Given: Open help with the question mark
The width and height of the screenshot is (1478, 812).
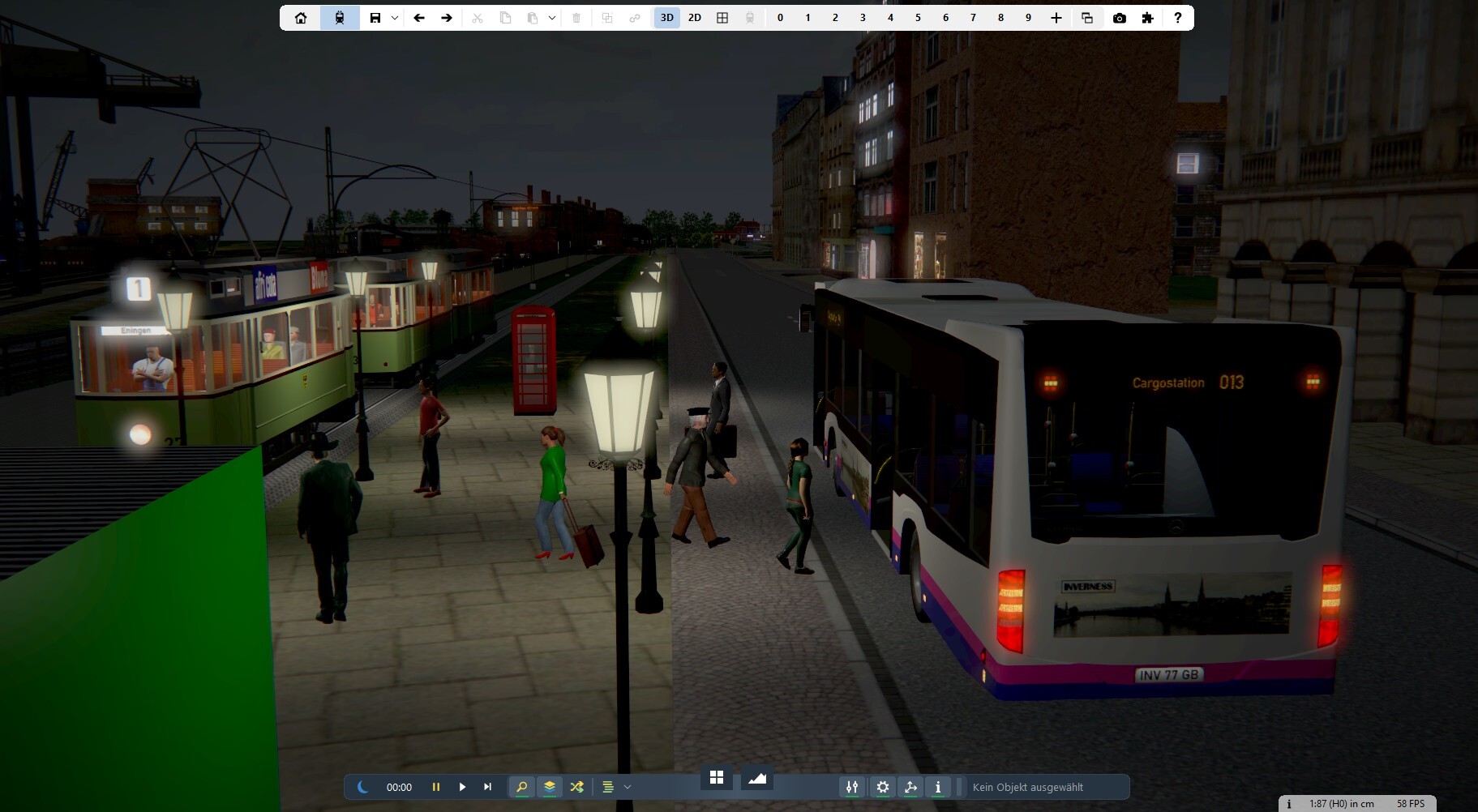Looking at the screenshot, I should point(1178,18).
